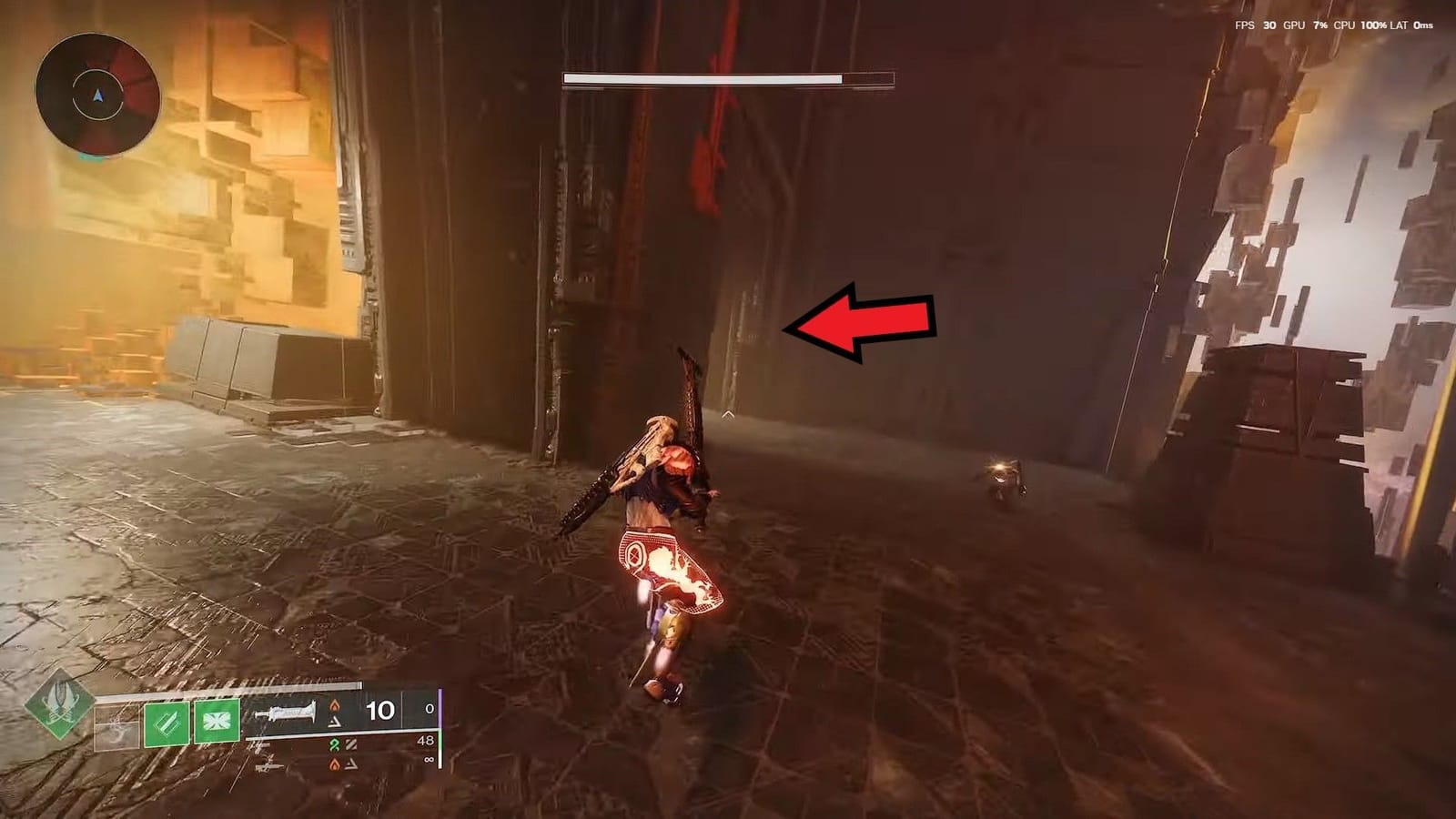Click the machine gun weapon silhouette icon
Viewport: 1456px width, 819px height.
(x=269, y=767)
